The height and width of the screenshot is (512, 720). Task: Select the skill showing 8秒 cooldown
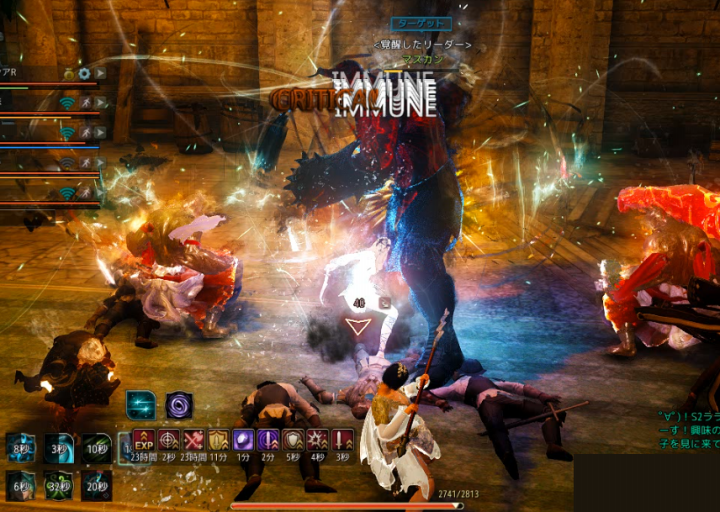(x=21, y=448)
